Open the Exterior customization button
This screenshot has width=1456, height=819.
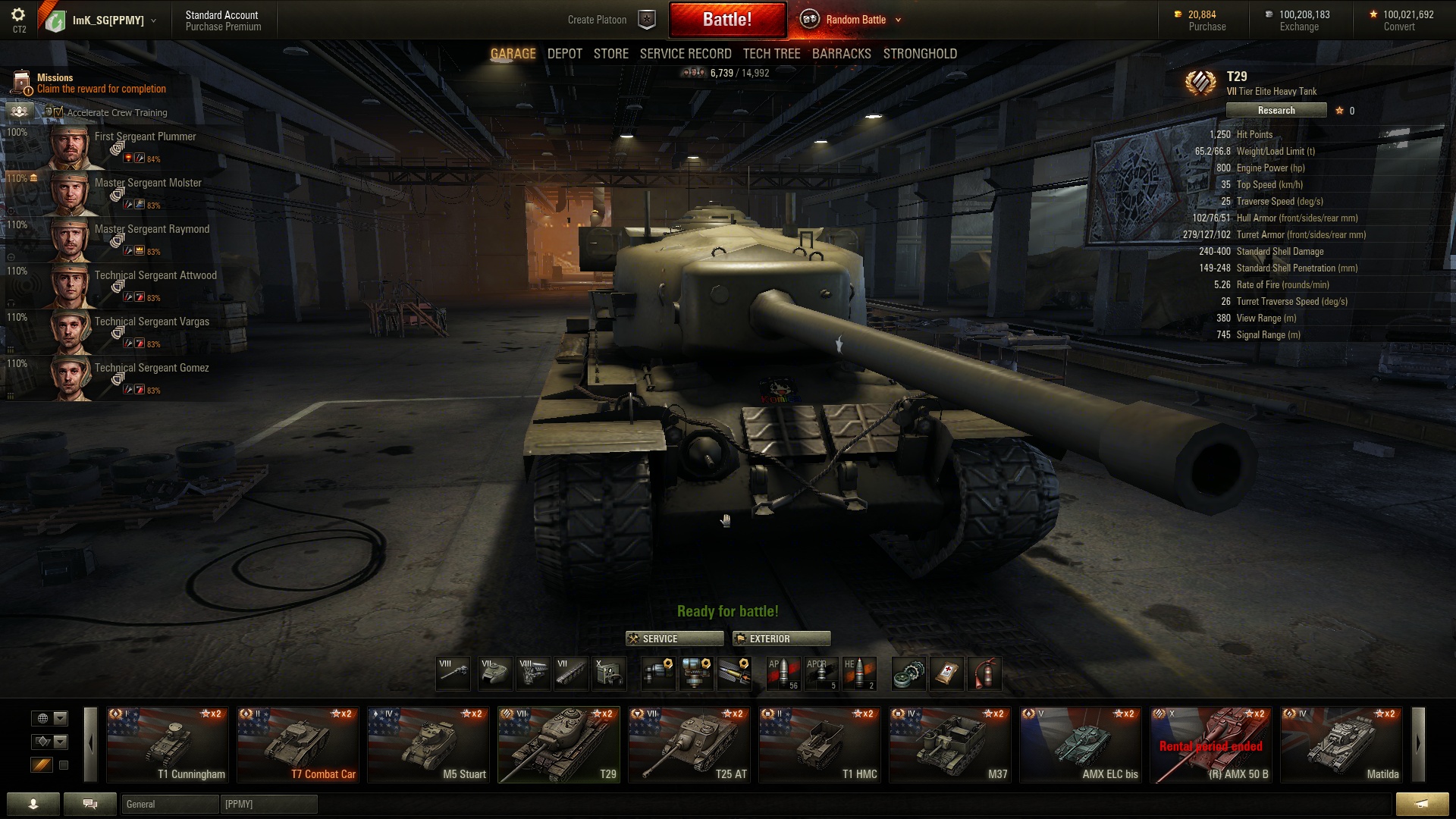[781, 639]
